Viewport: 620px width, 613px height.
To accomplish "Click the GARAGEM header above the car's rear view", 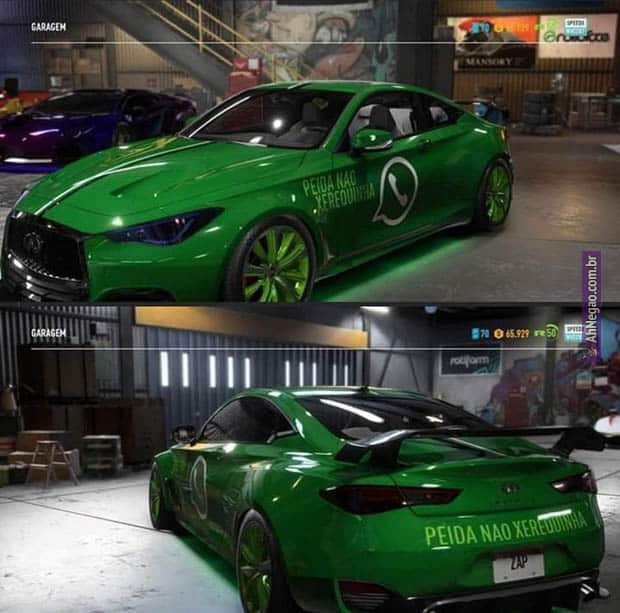I will (x=49, y=333).
